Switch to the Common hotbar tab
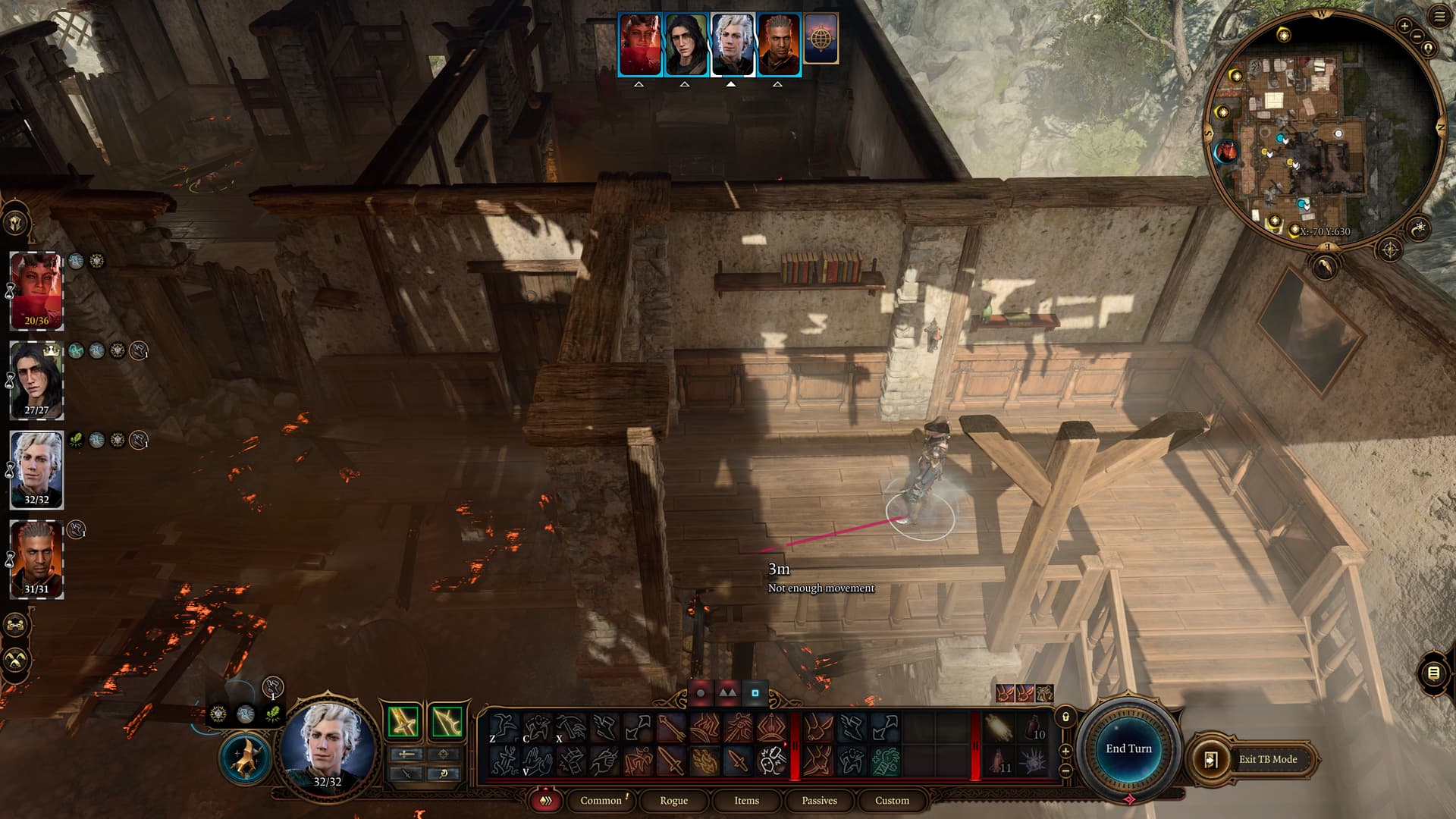The width and height of the screenshot is (1456, 819). 601,800
